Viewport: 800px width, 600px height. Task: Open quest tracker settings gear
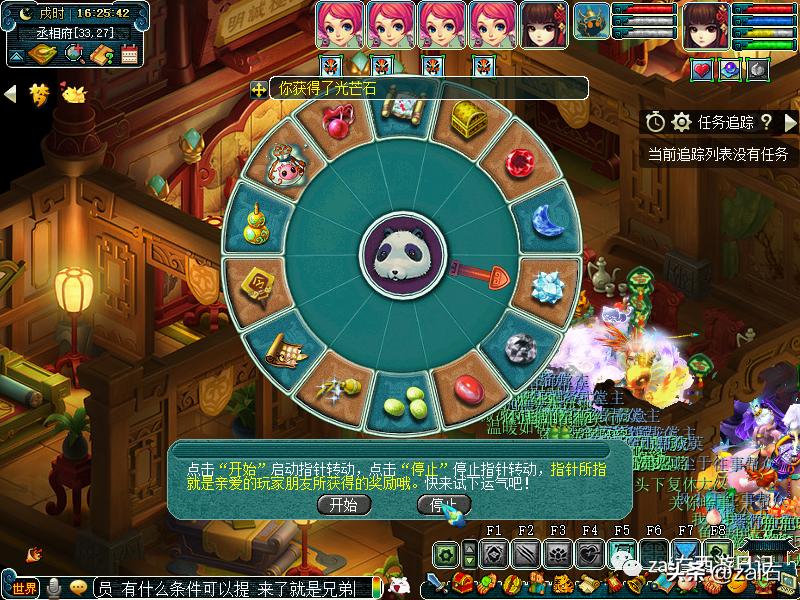coord(682,122)
